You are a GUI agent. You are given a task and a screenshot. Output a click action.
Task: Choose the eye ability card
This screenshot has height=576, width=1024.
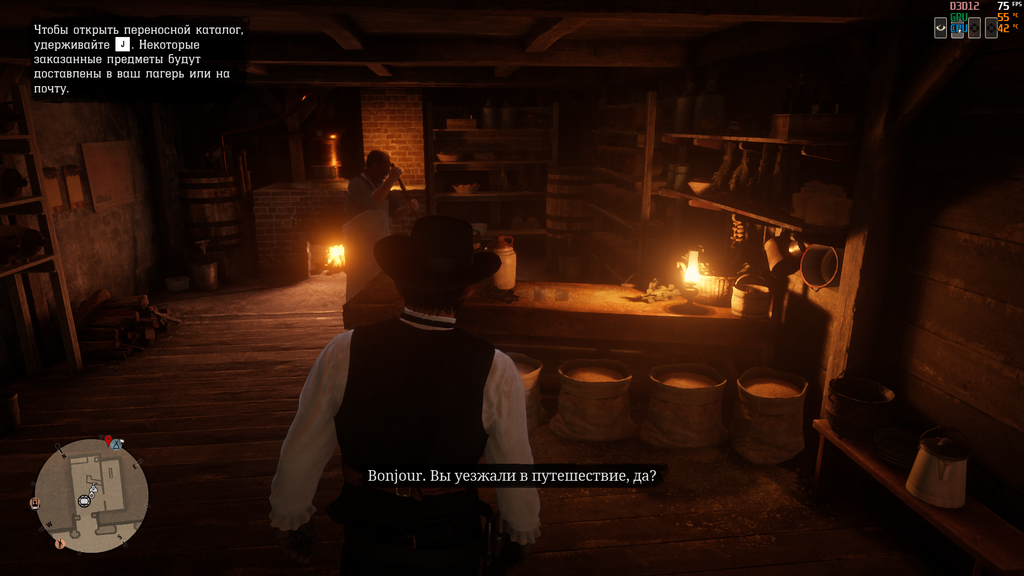(940, 28)
